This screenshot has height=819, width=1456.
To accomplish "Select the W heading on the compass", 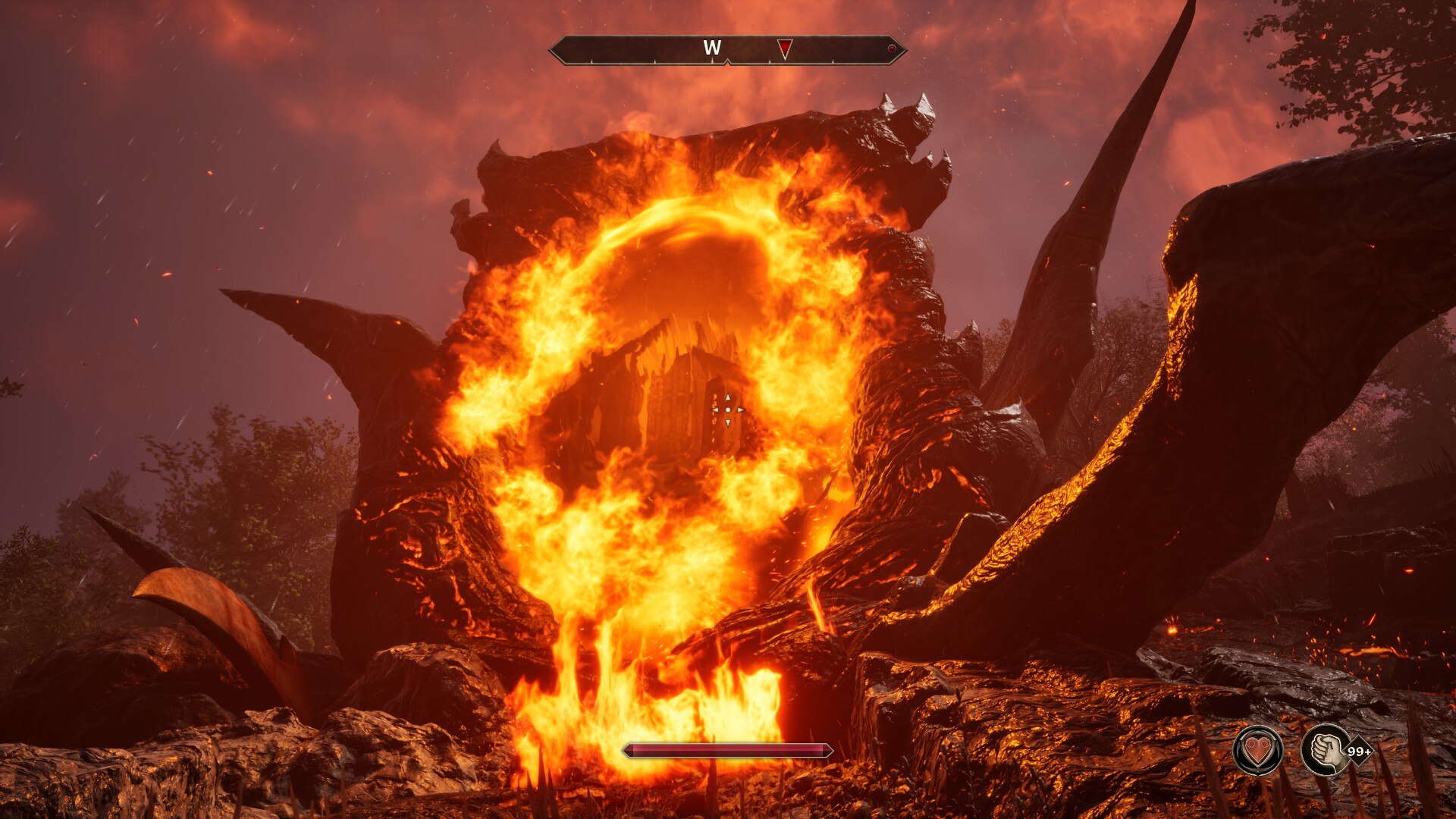I will click(711, 49).
